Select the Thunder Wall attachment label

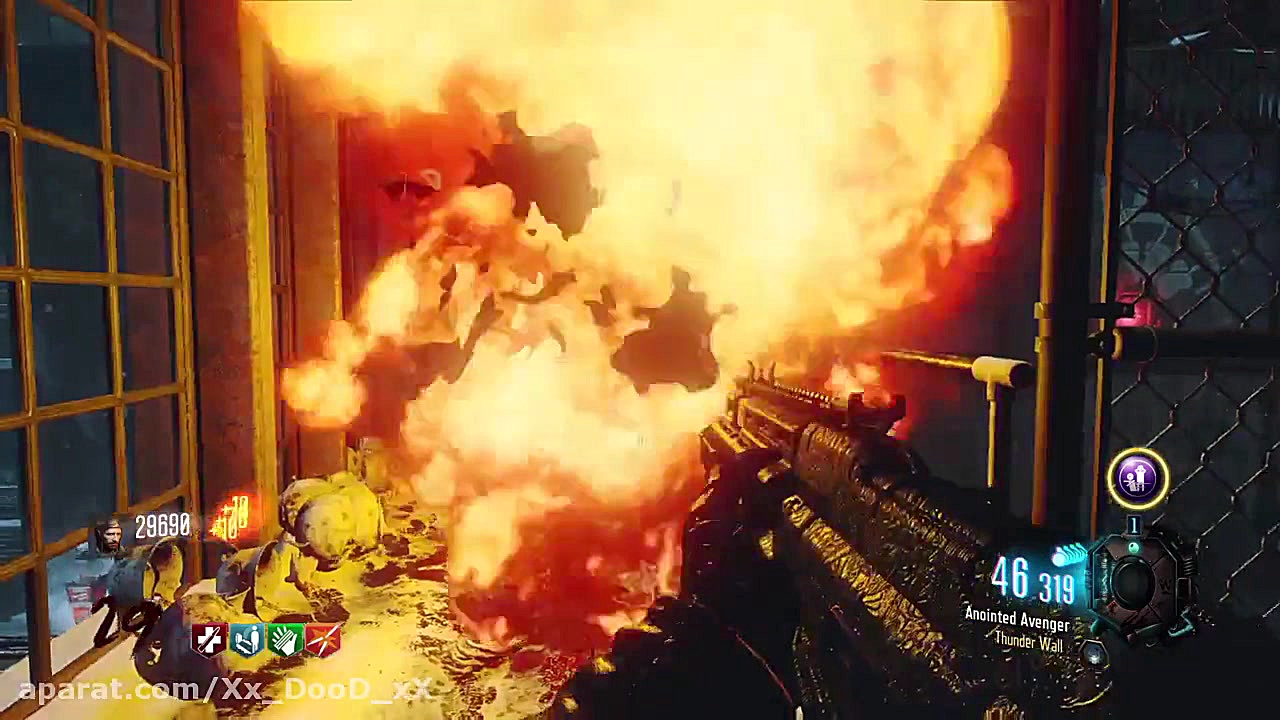tap(1032, 642)
